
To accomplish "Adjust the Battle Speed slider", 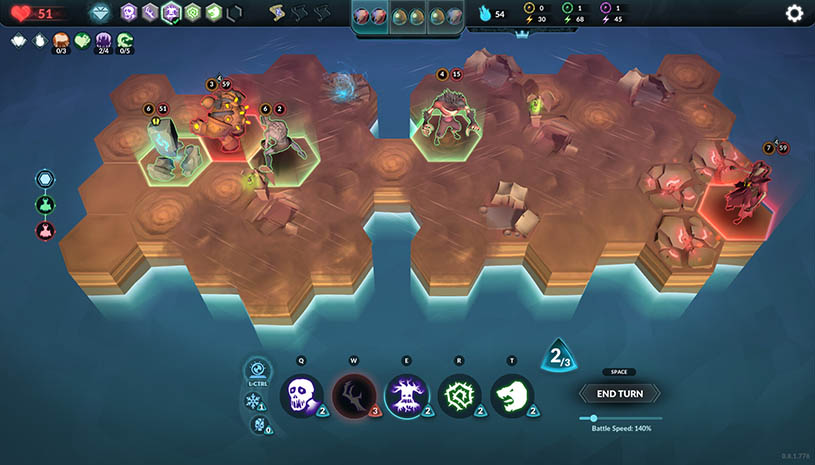I will (x=595, y=418).
